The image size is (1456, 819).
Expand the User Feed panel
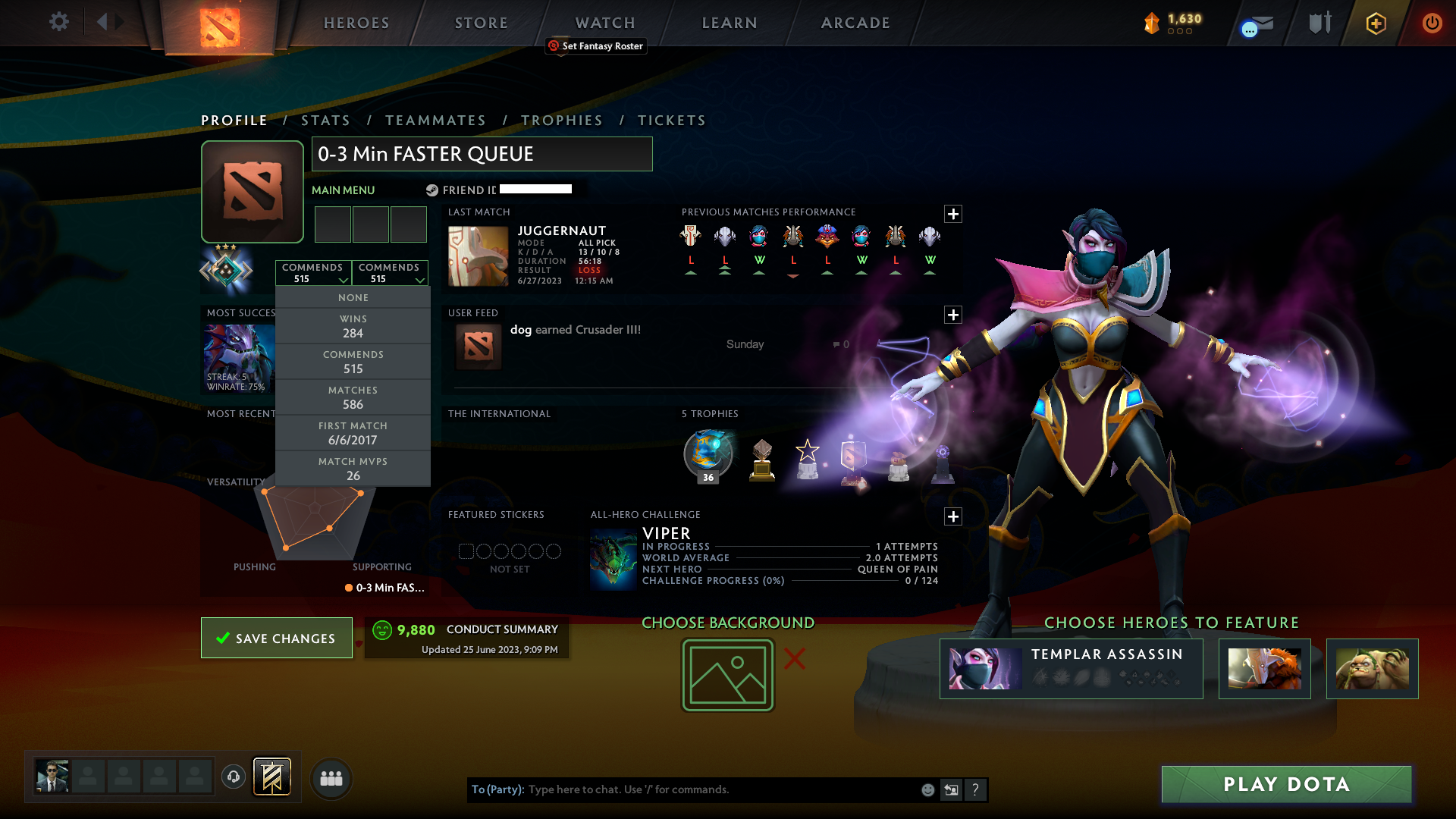tap(953, 314)
